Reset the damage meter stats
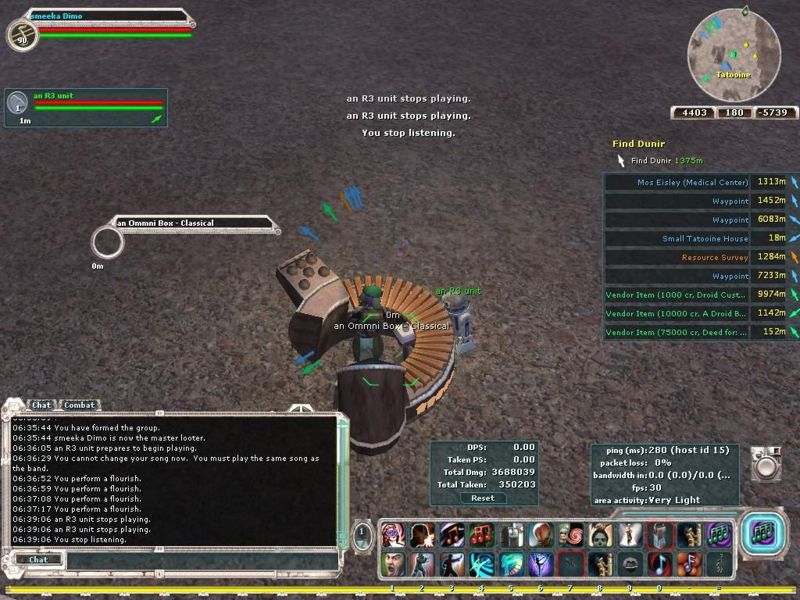The image size is (800, 600). point(482,497)
